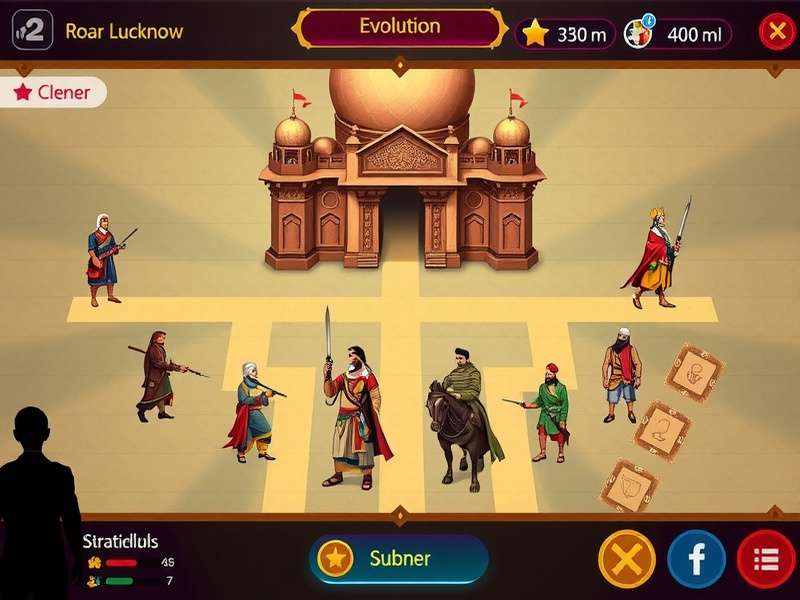Open the red list menu button
Viewport: 800px width, 600px height.
point(765,558)
